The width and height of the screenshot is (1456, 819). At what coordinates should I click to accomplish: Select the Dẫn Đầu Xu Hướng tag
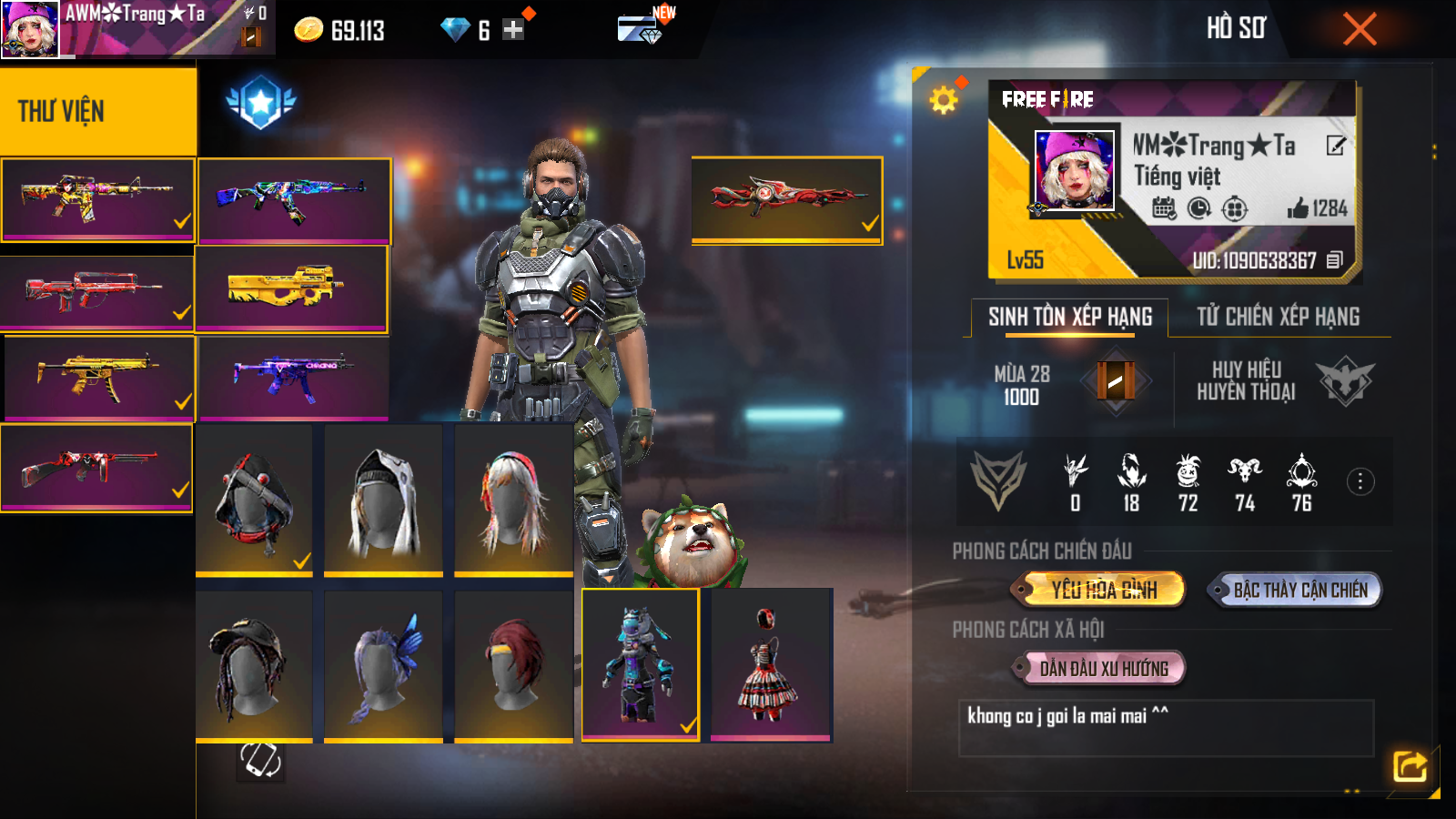[1103, 669]
